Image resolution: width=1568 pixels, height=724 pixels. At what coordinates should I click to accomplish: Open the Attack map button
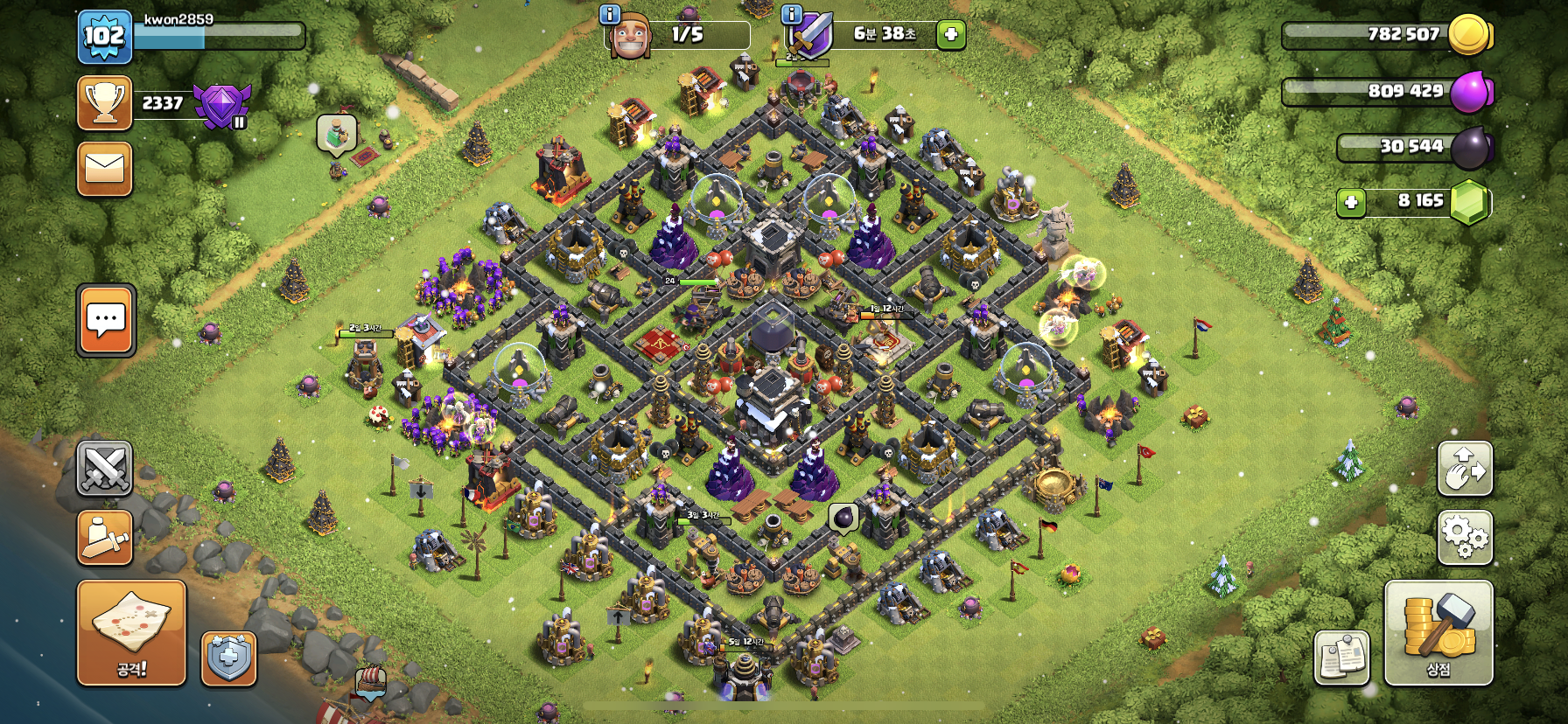(x=131, y=632)
